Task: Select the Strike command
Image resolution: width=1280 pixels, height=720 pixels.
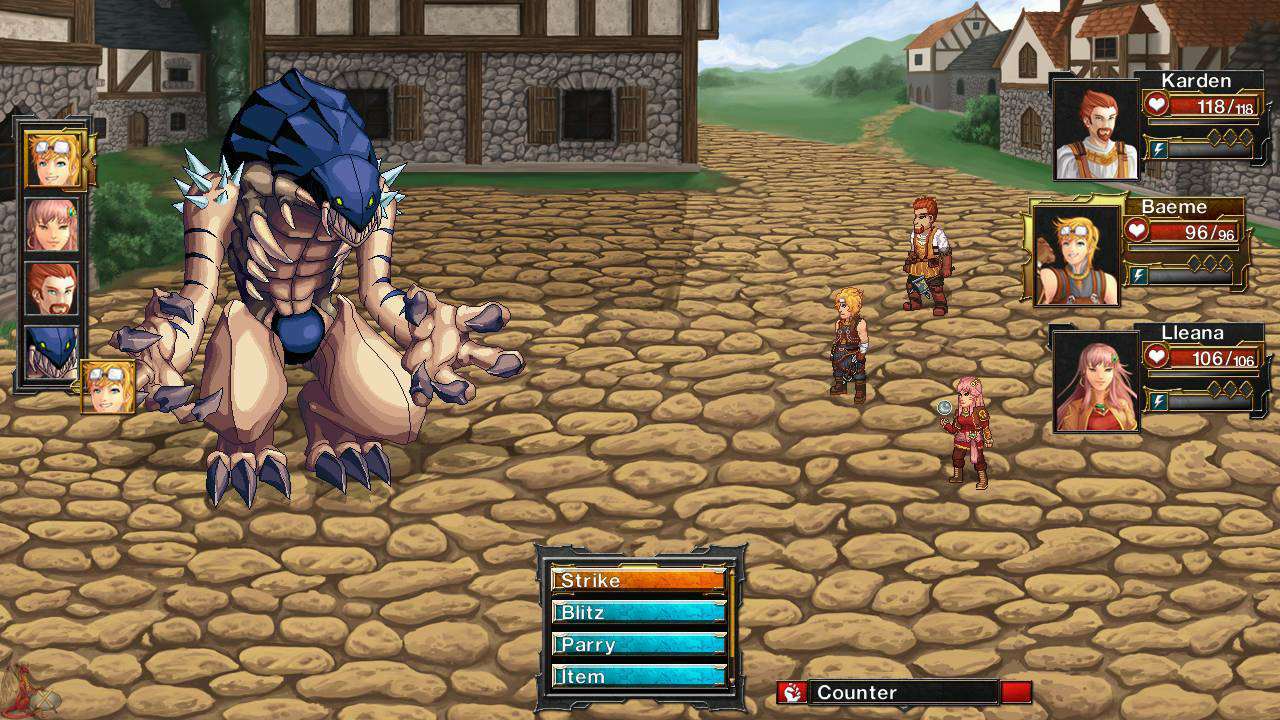Action: pyautogui.click(x=638, y=580)
